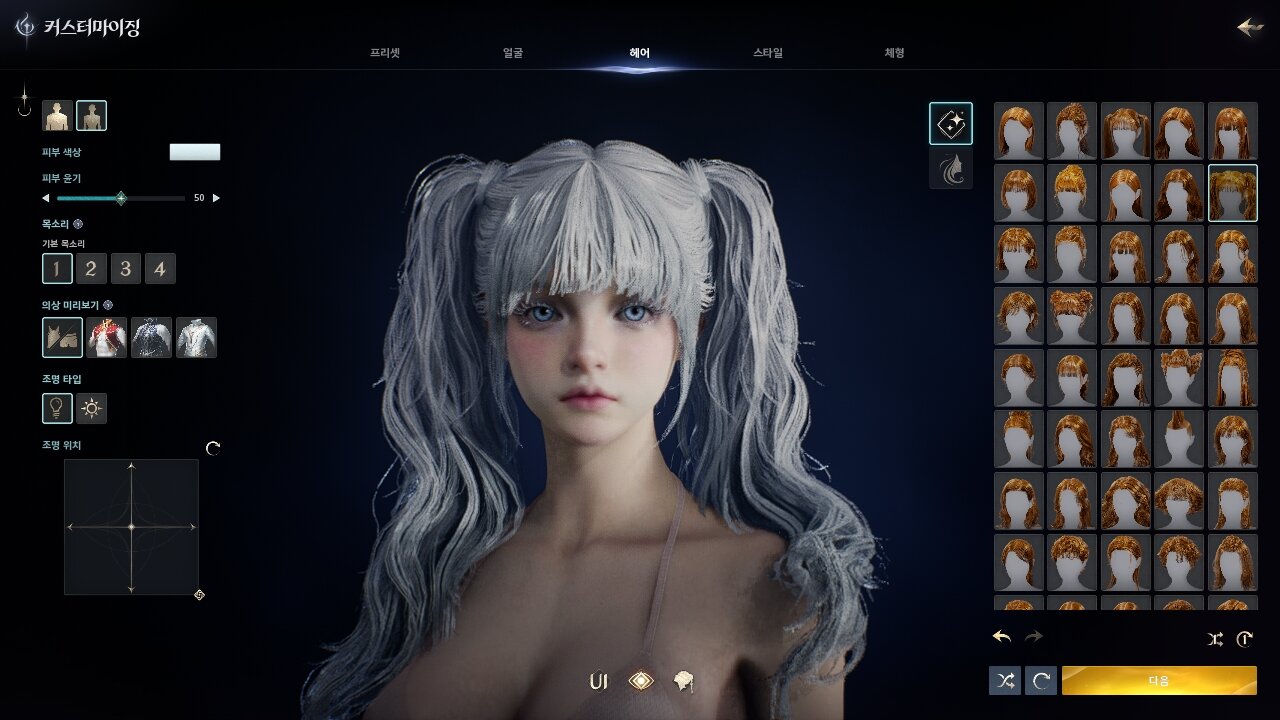
Task: Increase 피부 윤기 with right arrow
Action: tap(217, 198)
